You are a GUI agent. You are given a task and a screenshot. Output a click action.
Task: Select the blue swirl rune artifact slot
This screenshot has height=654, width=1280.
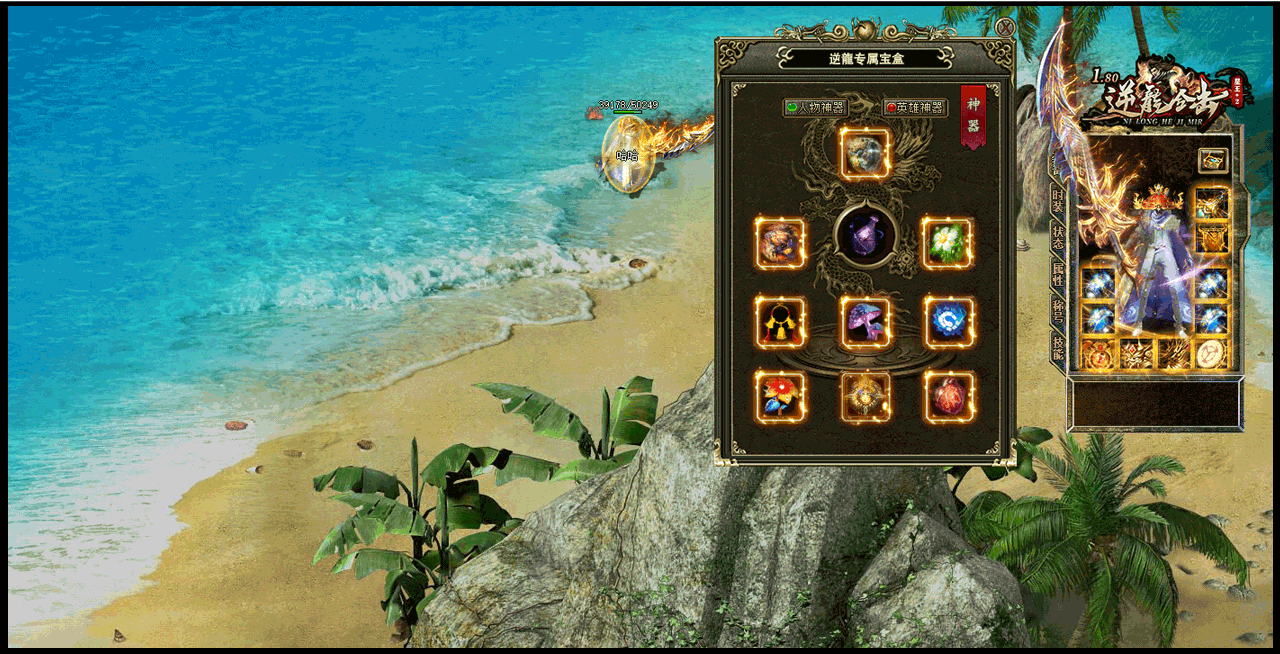tap(949, 322)
